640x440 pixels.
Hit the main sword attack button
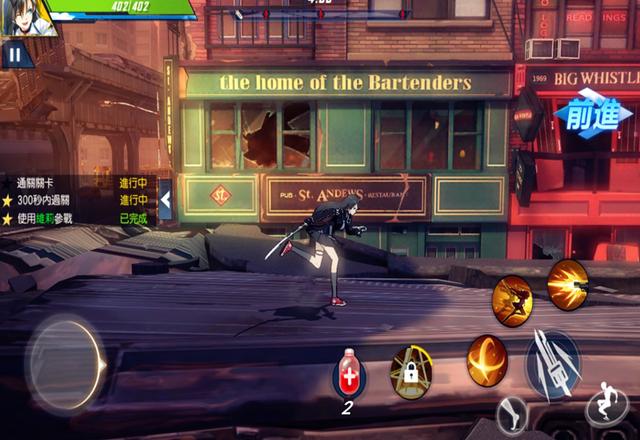[552, 362]
